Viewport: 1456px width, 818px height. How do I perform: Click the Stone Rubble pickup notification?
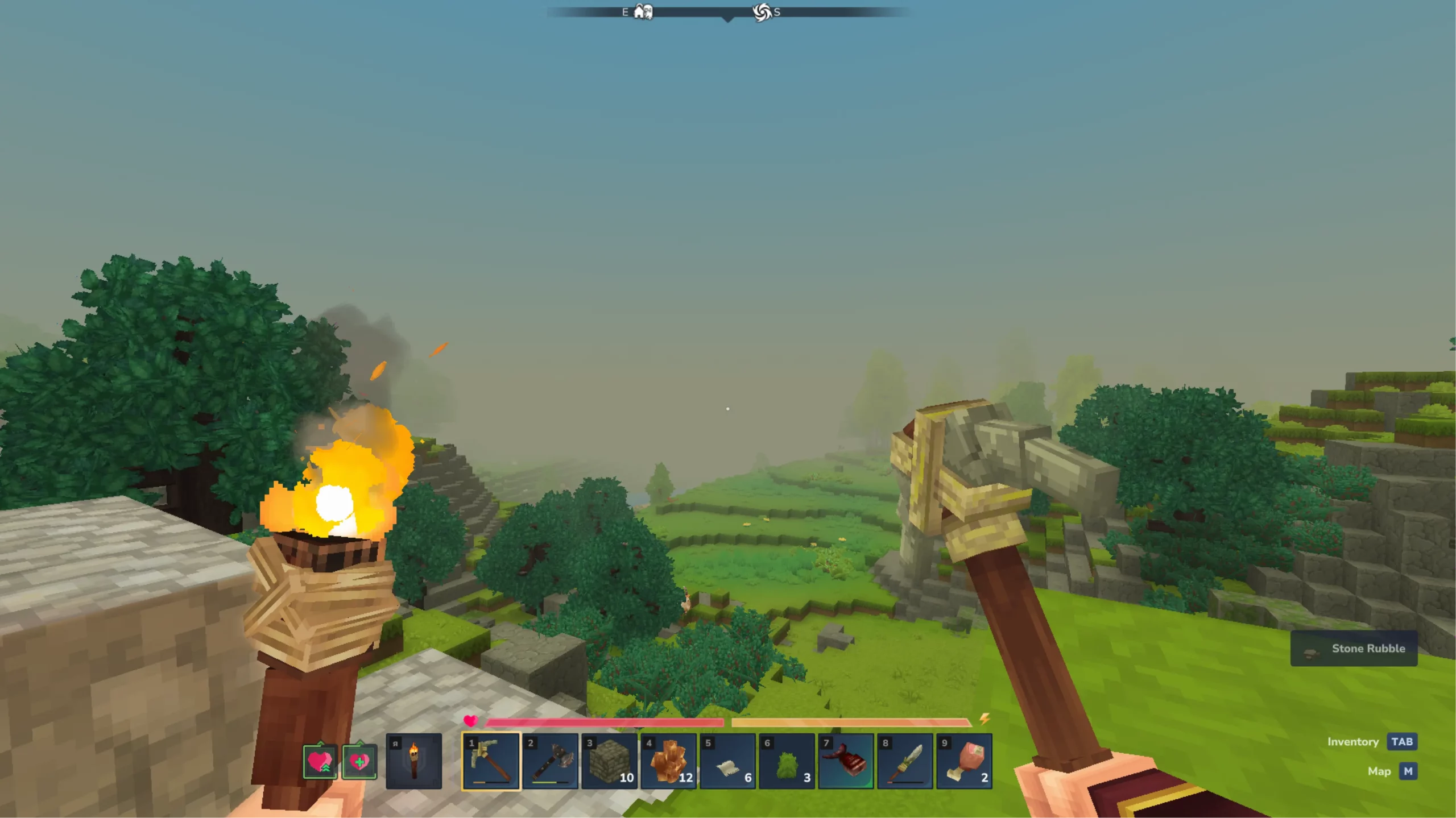point(1354,649)
